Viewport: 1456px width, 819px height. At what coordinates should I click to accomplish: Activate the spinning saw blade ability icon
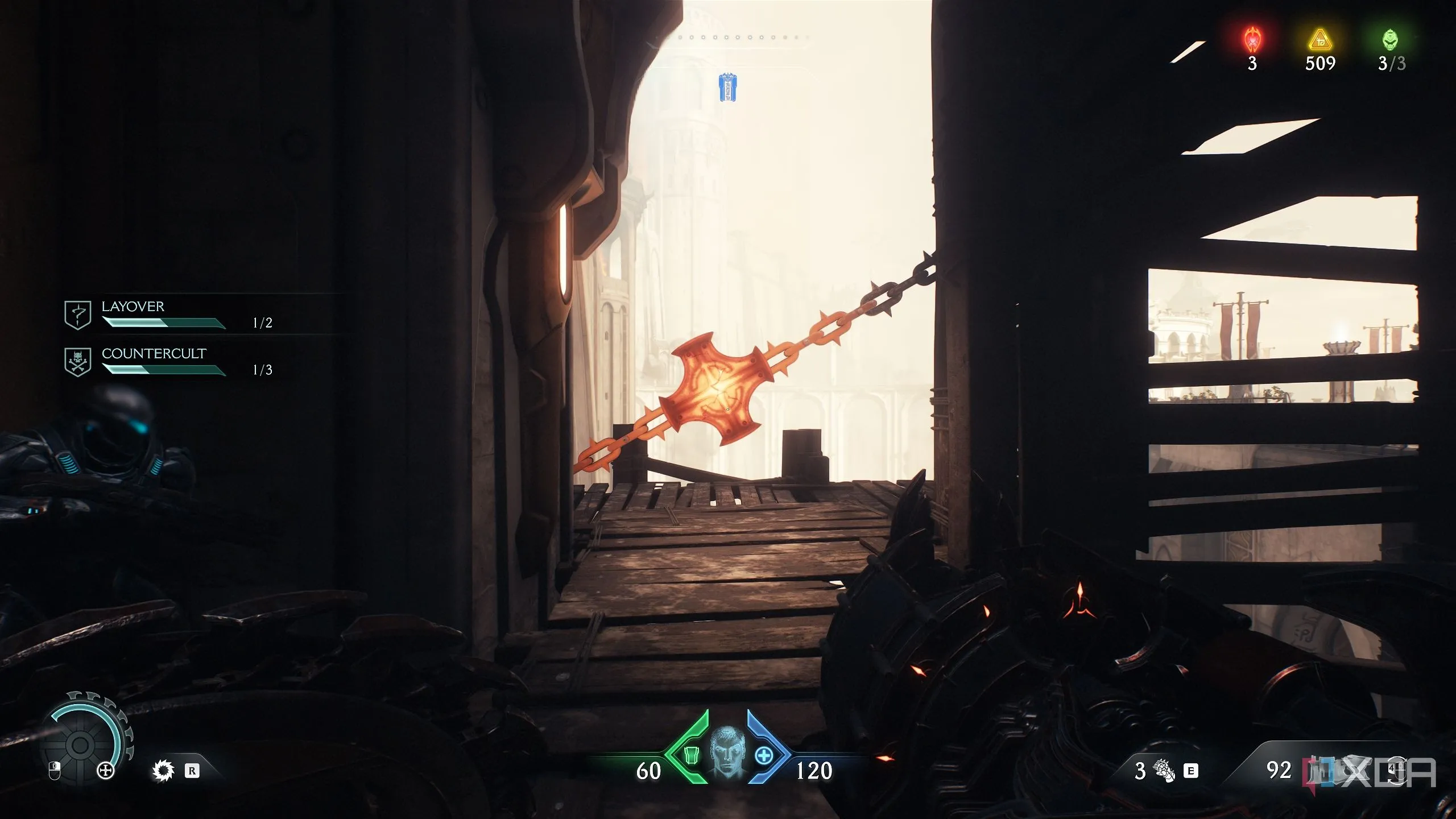(163, 771)
